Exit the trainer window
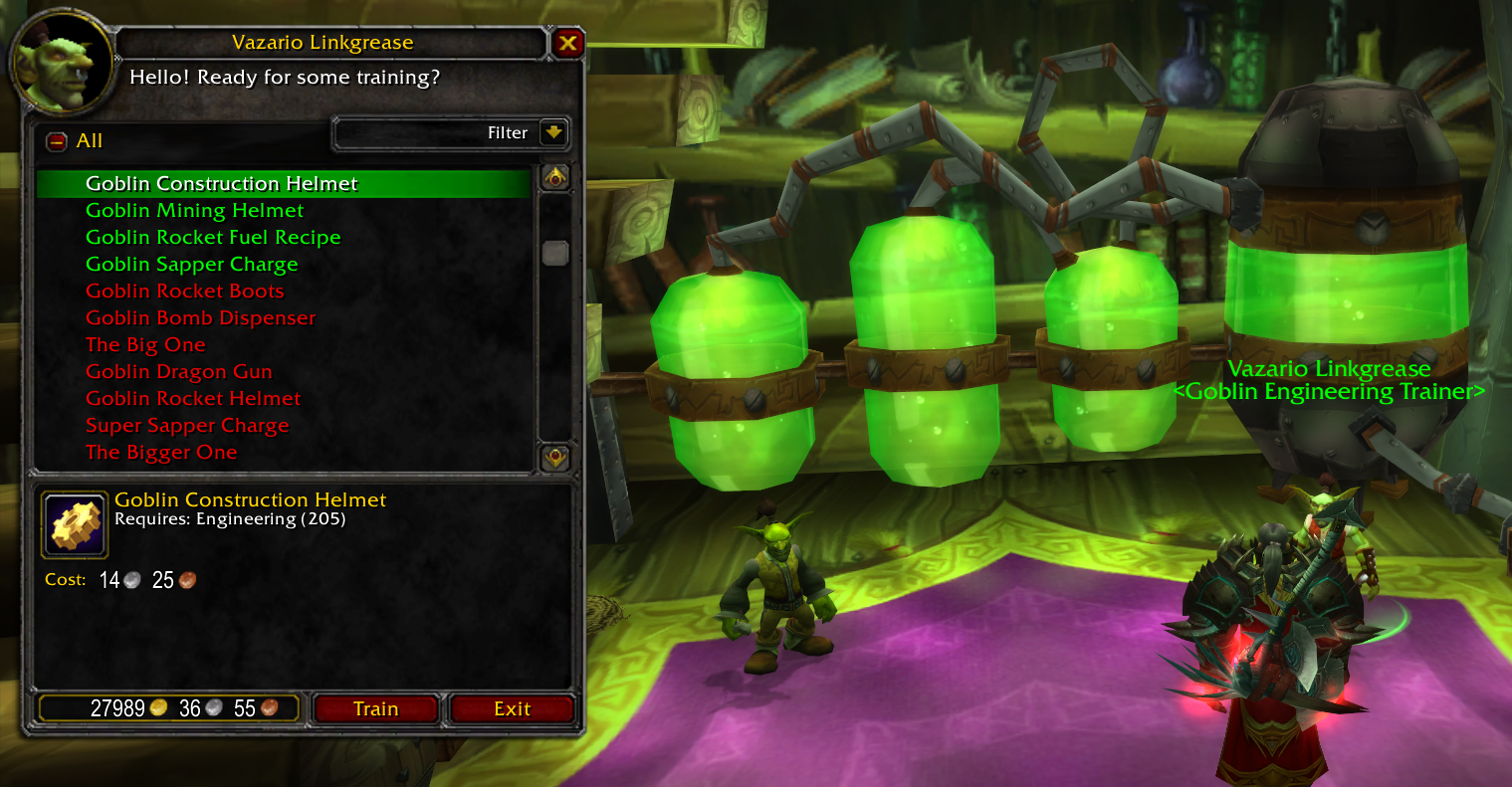Viewport: 1512px width, 787px height. (x=512, y=708)
